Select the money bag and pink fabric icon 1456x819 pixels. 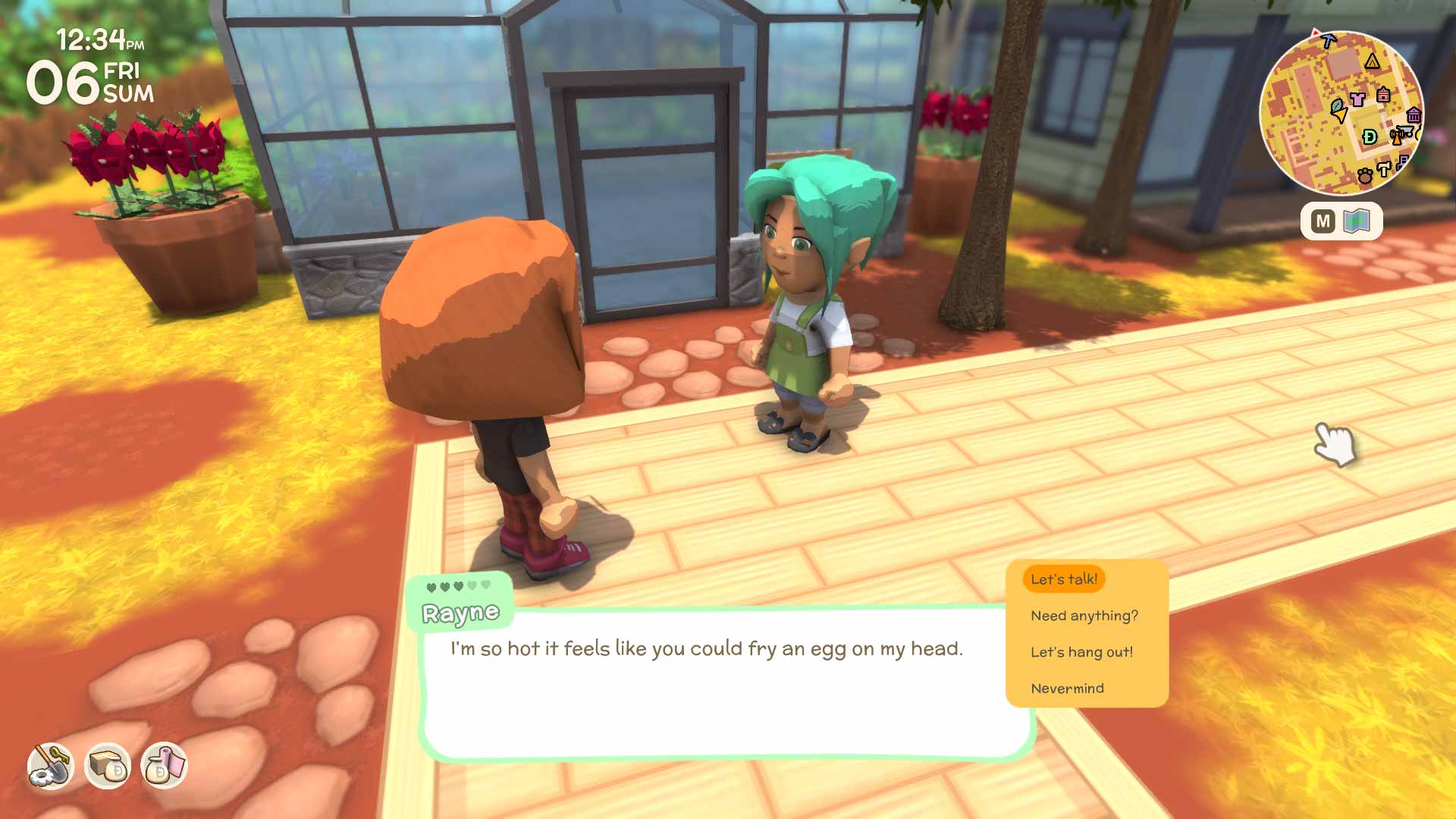coord(164,766)
